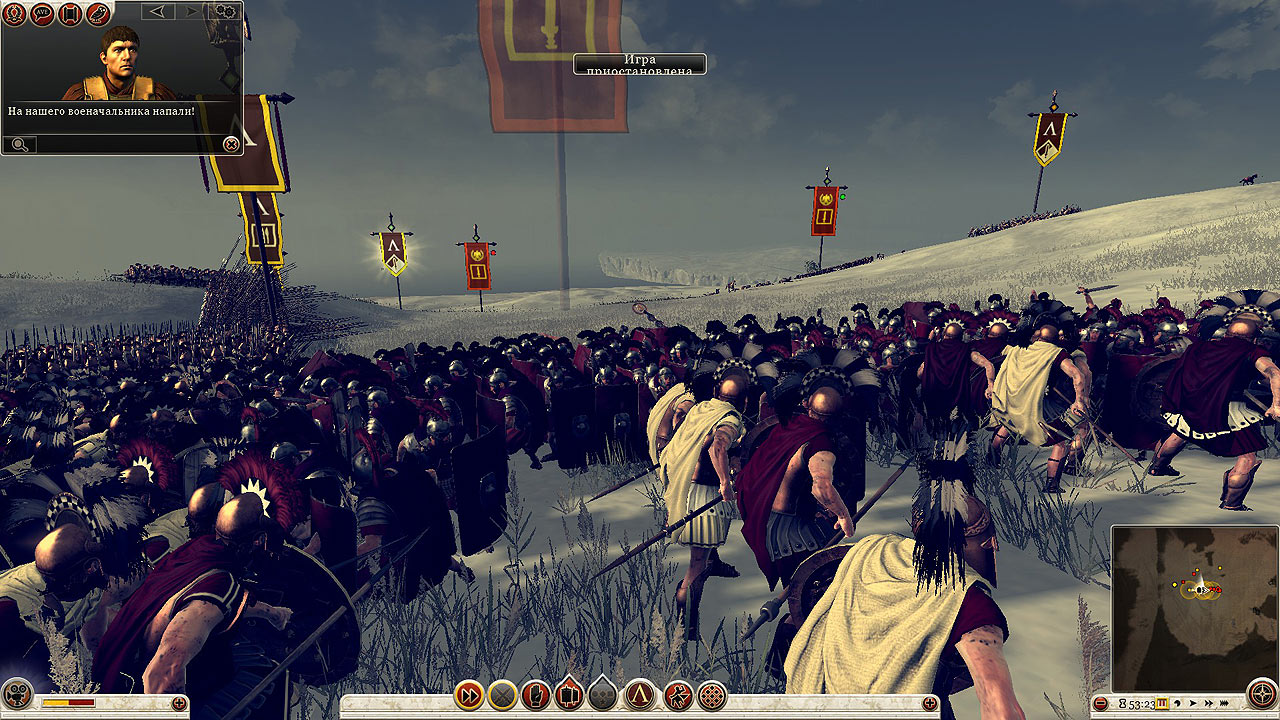The image size is (1280, 720).
Task: Toggle the shield formation ability
Action: (x=570, y=694)
